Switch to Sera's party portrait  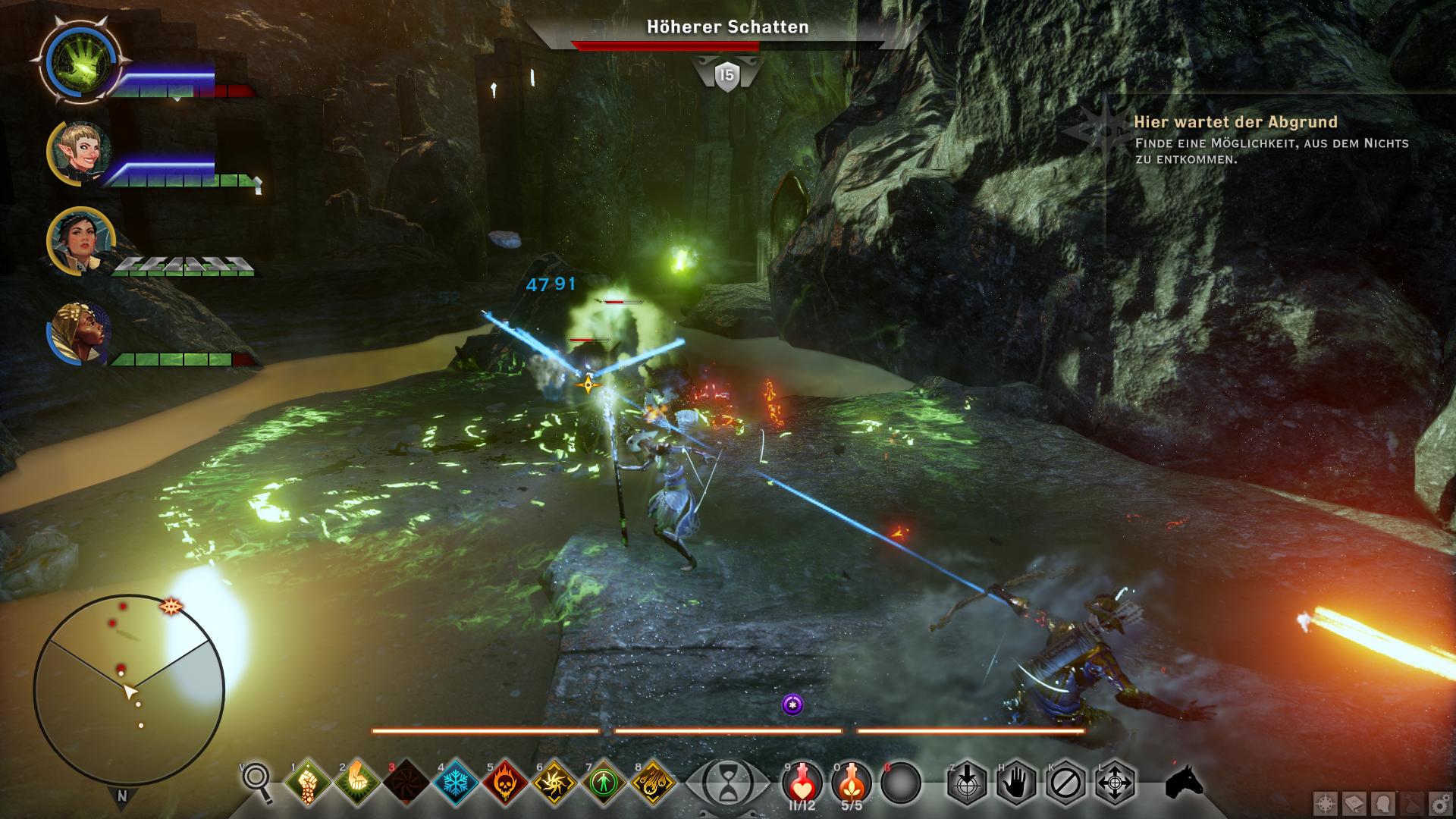[x=80, y=152]
